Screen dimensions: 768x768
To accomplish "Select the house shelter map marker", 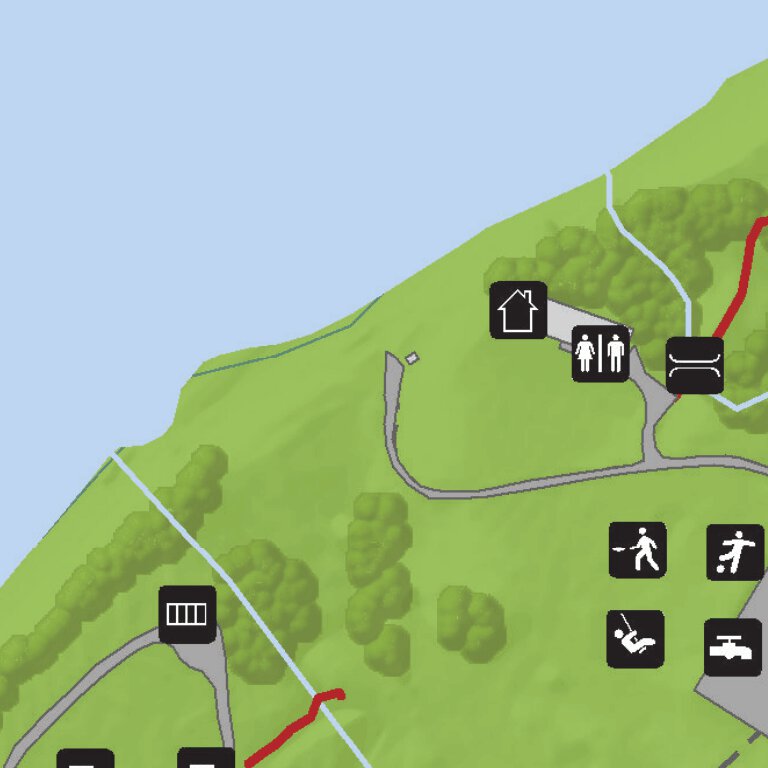I will (x=518, y=310).
